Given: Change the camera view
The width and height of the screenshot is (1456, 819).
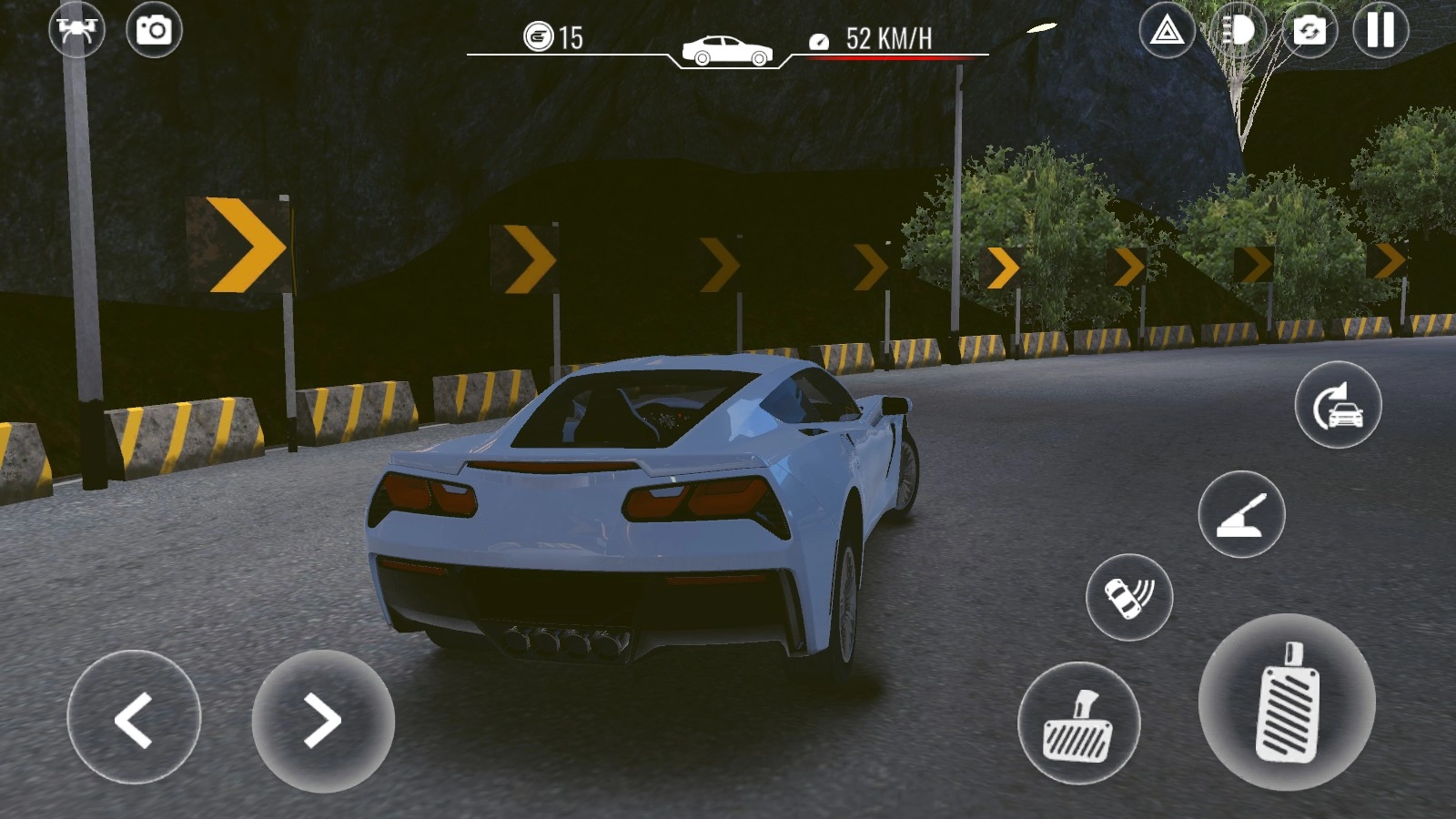Looking at the screenshot, I should (1309, 31).
